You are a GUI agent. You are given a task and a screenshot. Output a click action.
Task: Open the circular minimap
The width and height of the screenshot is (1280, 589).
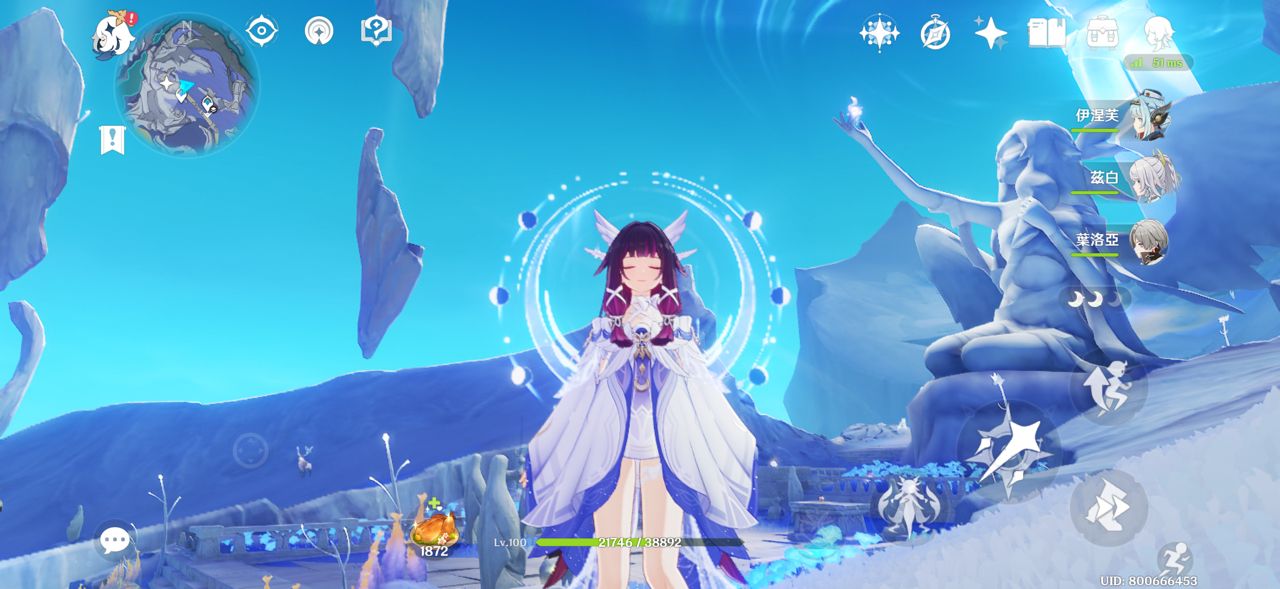point(187,85)
